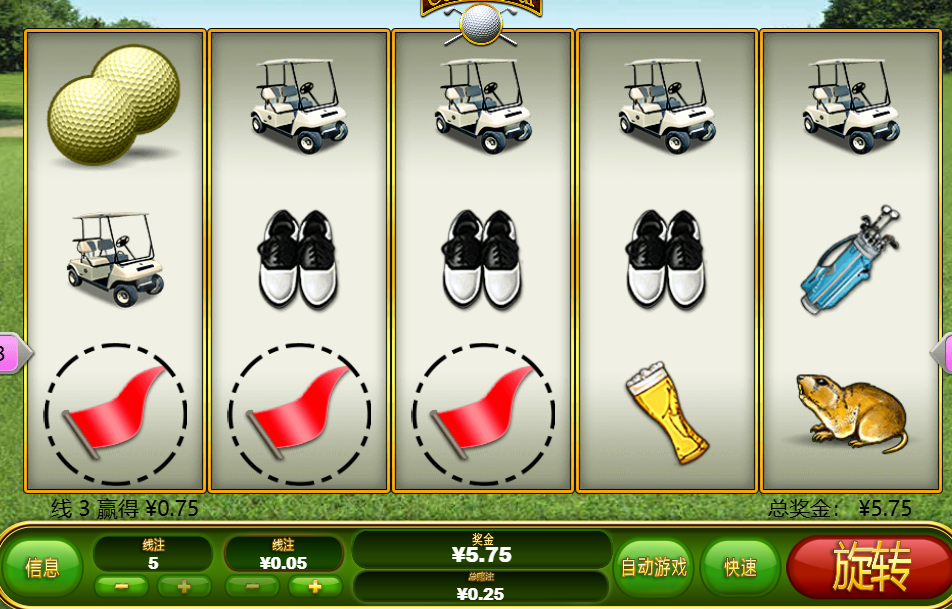The image size is (952, 609).
Task: Raise the ¥0.05 line bet
Action: pos(314,586)
